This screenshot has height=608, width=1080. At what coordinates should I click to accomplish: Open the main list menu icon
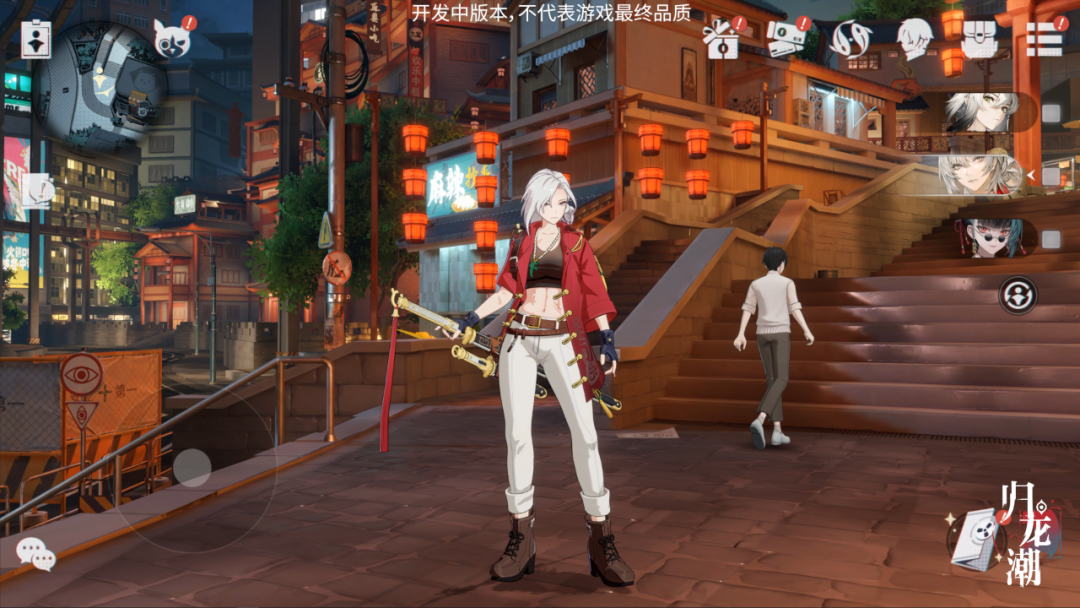[x=1044, y=38]
